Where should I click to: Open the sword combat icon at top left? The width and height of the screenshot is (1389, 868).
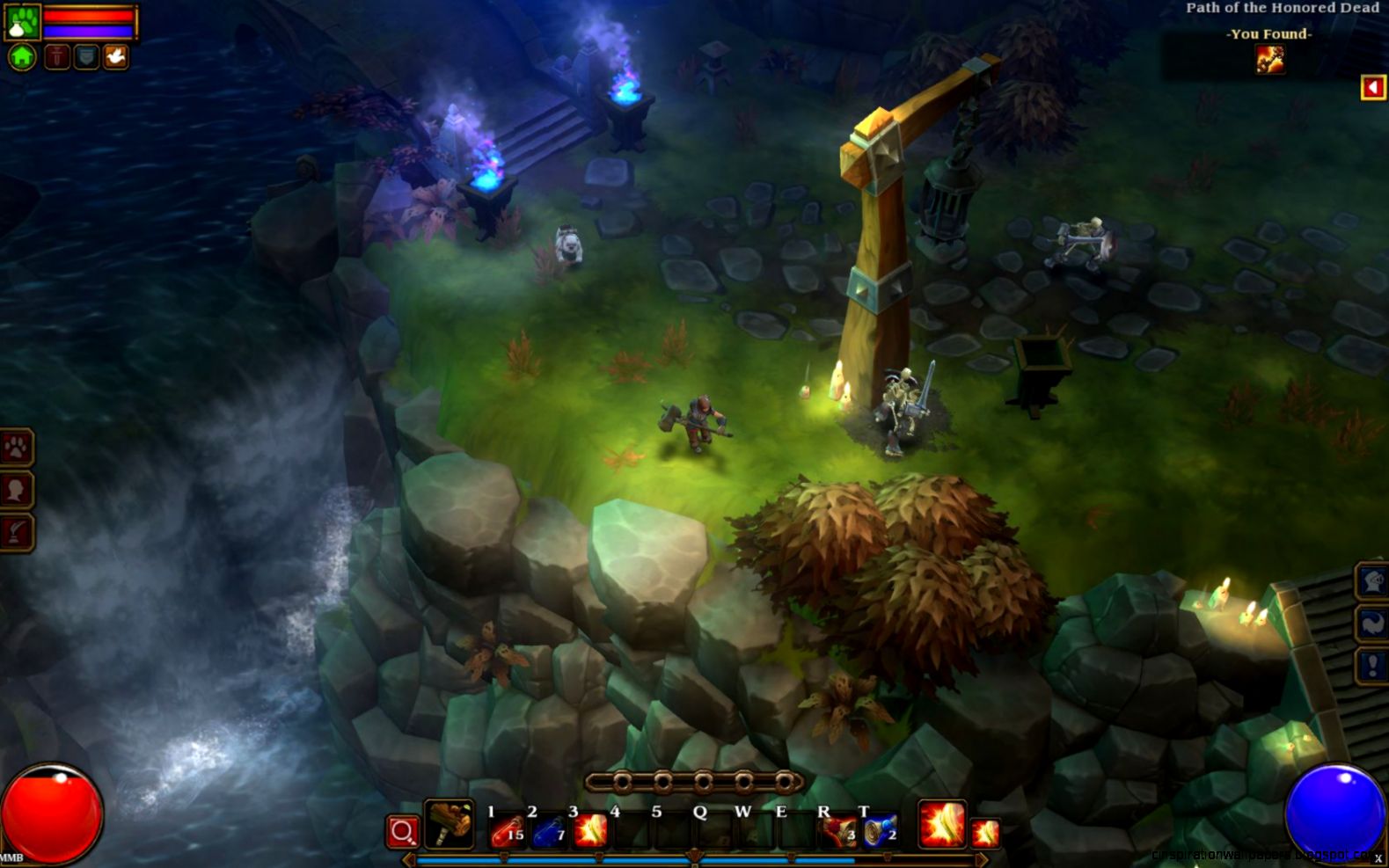[58, 56]
